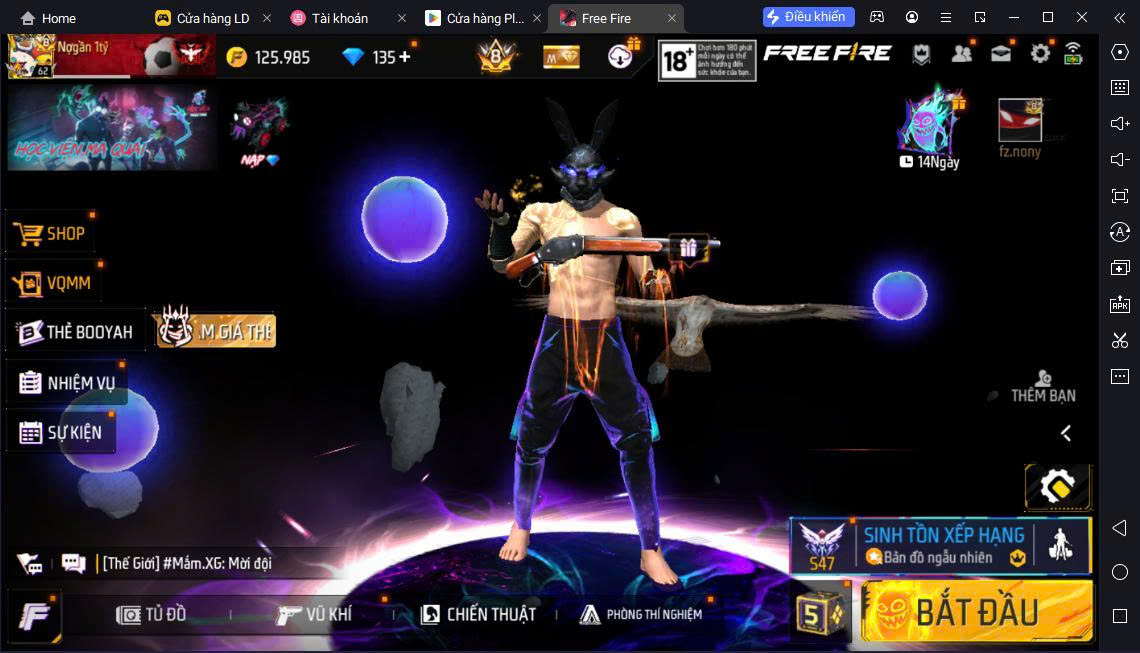Open the SHOP menu

[x=51, y=233]
